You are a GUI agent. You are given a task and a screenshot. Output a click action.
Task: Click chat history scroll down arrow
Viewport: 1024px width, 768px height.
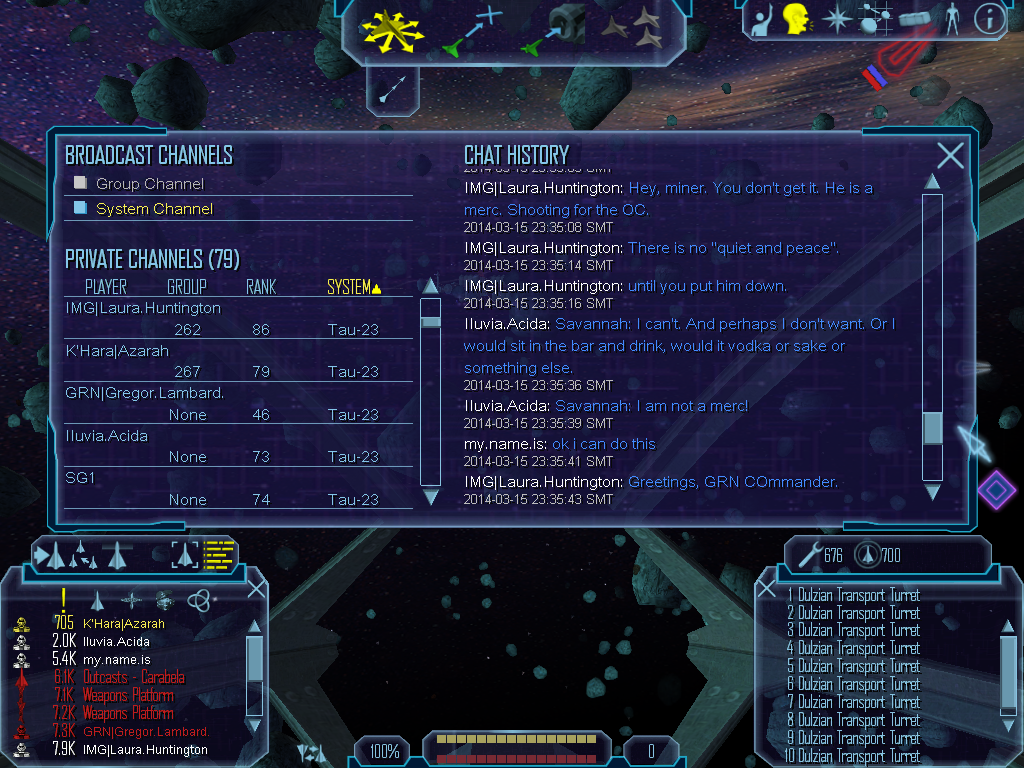[932, 492]
